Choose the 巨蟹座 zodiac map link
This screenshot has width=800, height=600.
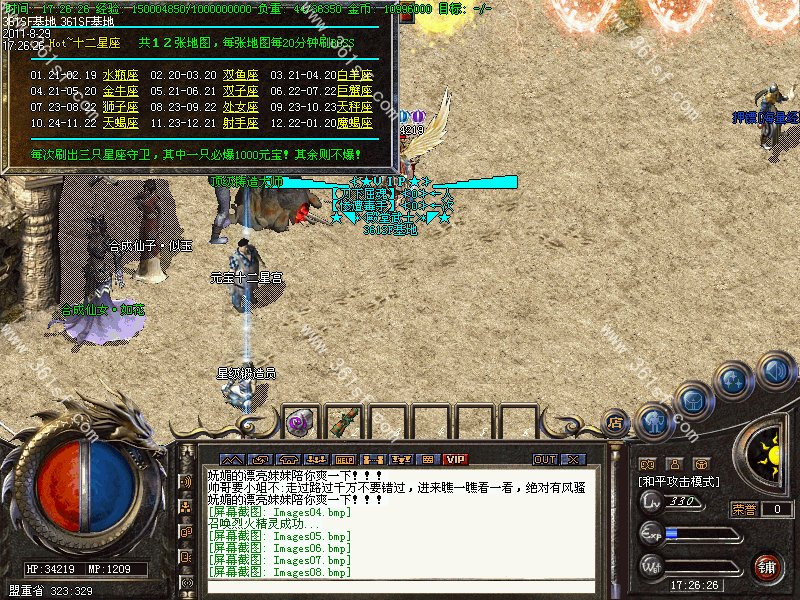pyautogui.click(x=355, y=91)
